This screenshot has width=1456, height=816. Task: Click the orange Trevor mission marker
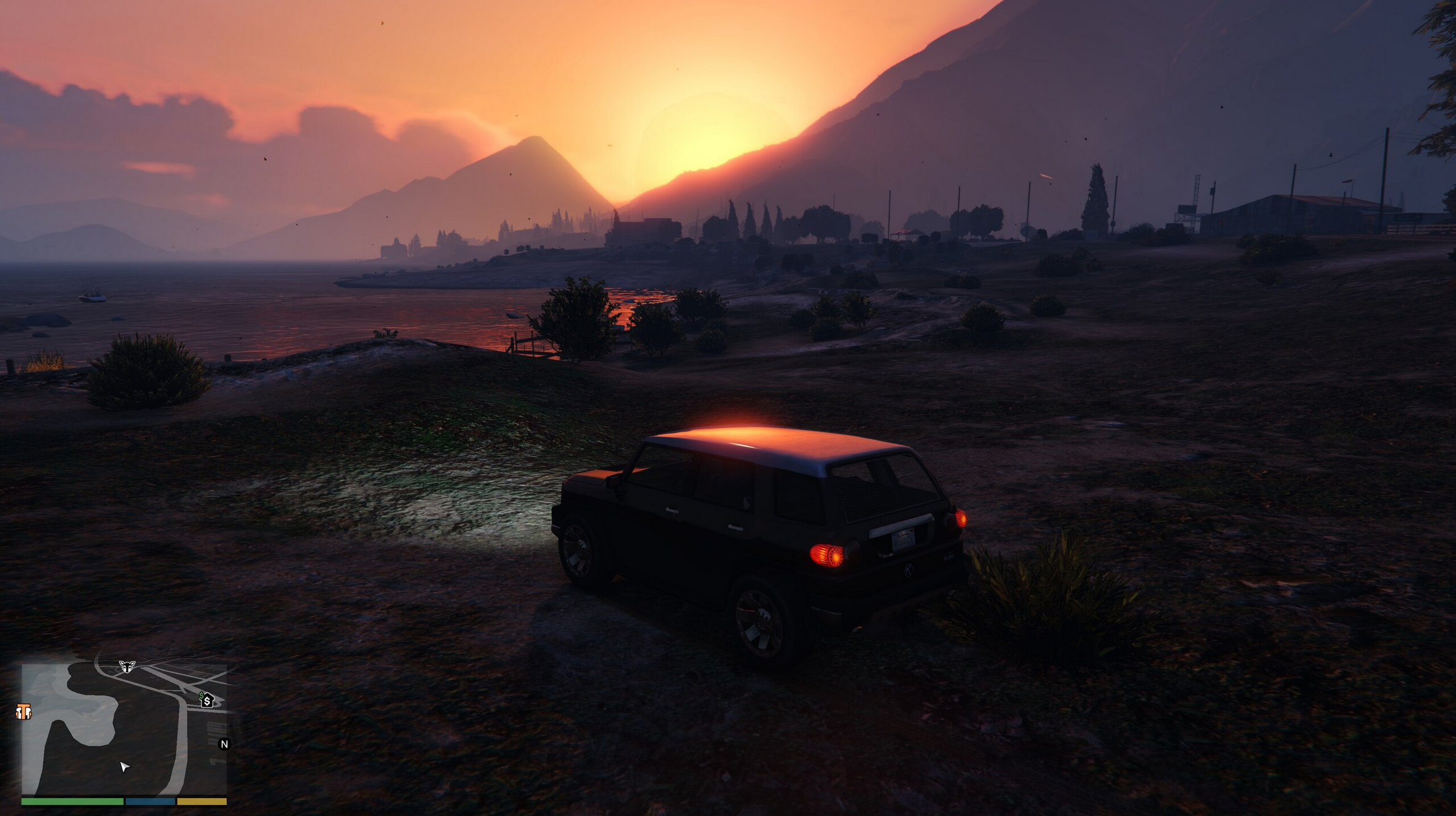(x=23, y=712)
